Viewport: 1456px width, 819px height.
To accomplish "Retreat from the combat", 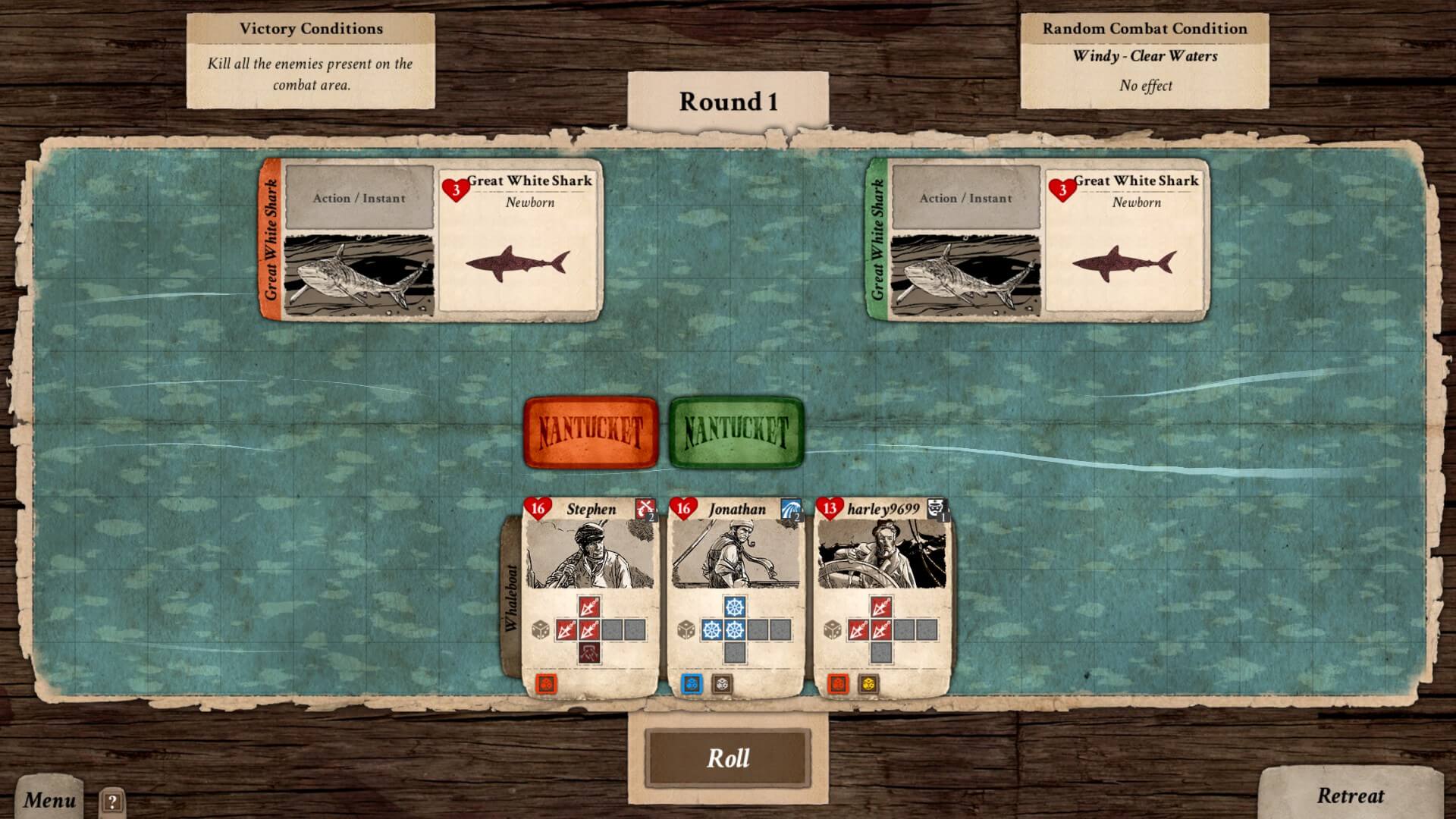I will coord(1350,795).
